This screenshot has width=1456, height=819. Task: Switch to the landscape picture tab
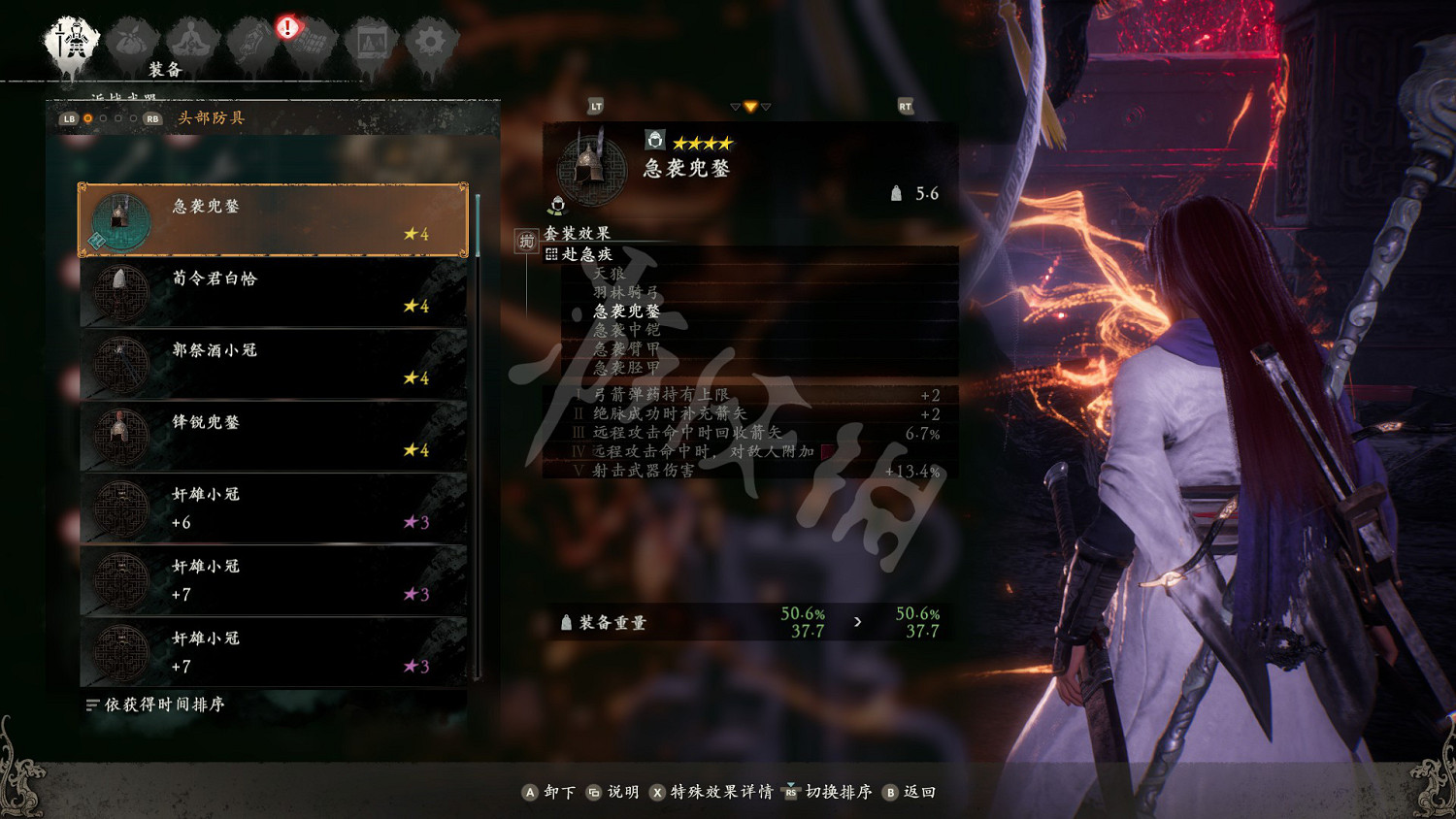coord(371,44)
